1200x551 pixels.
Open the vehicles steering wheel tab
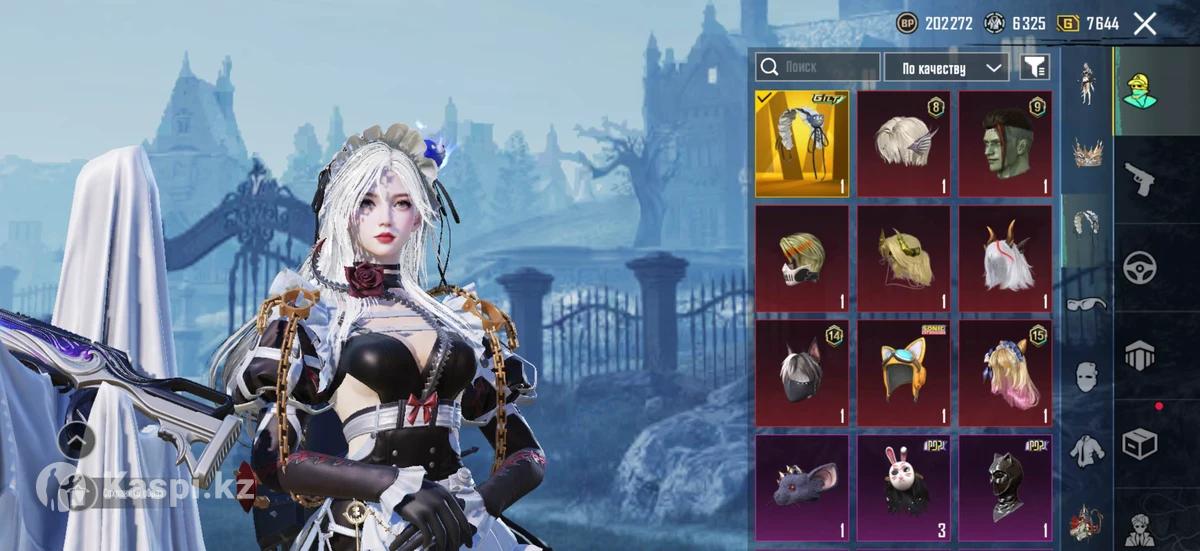[1140, 267]
